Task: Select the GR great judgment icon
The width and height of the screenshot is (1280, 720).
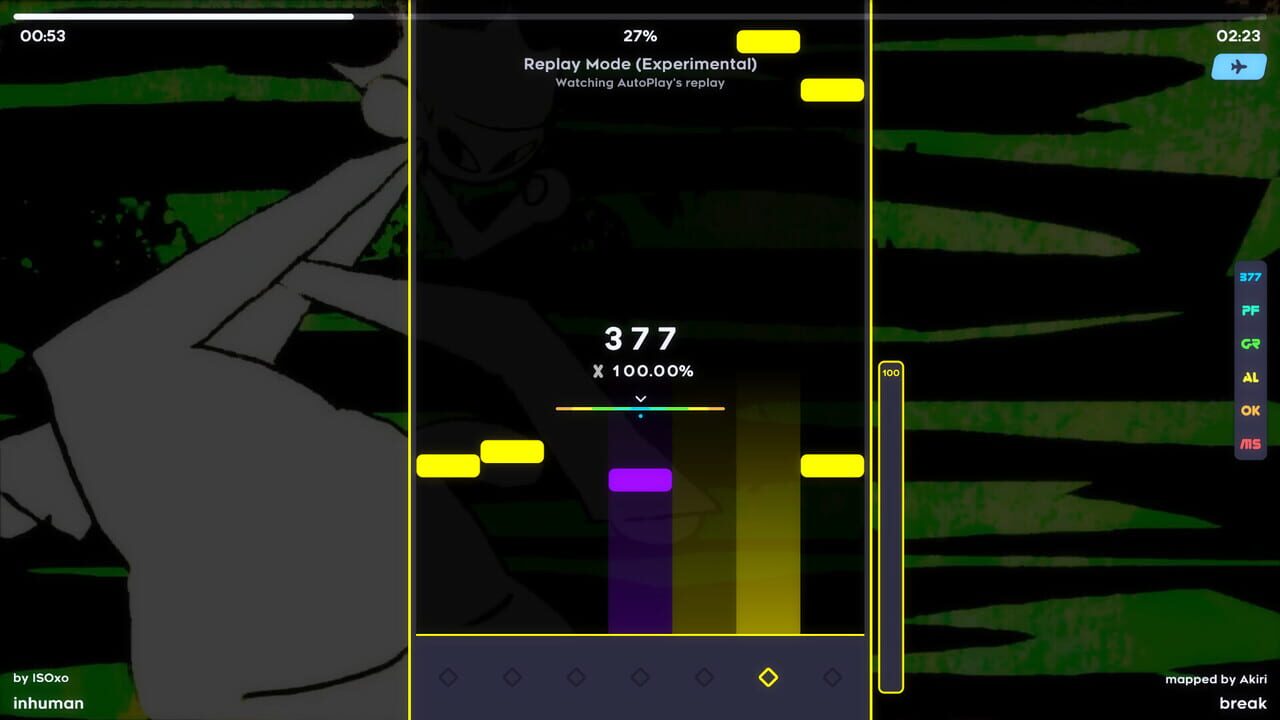Action: point(1249,344)
